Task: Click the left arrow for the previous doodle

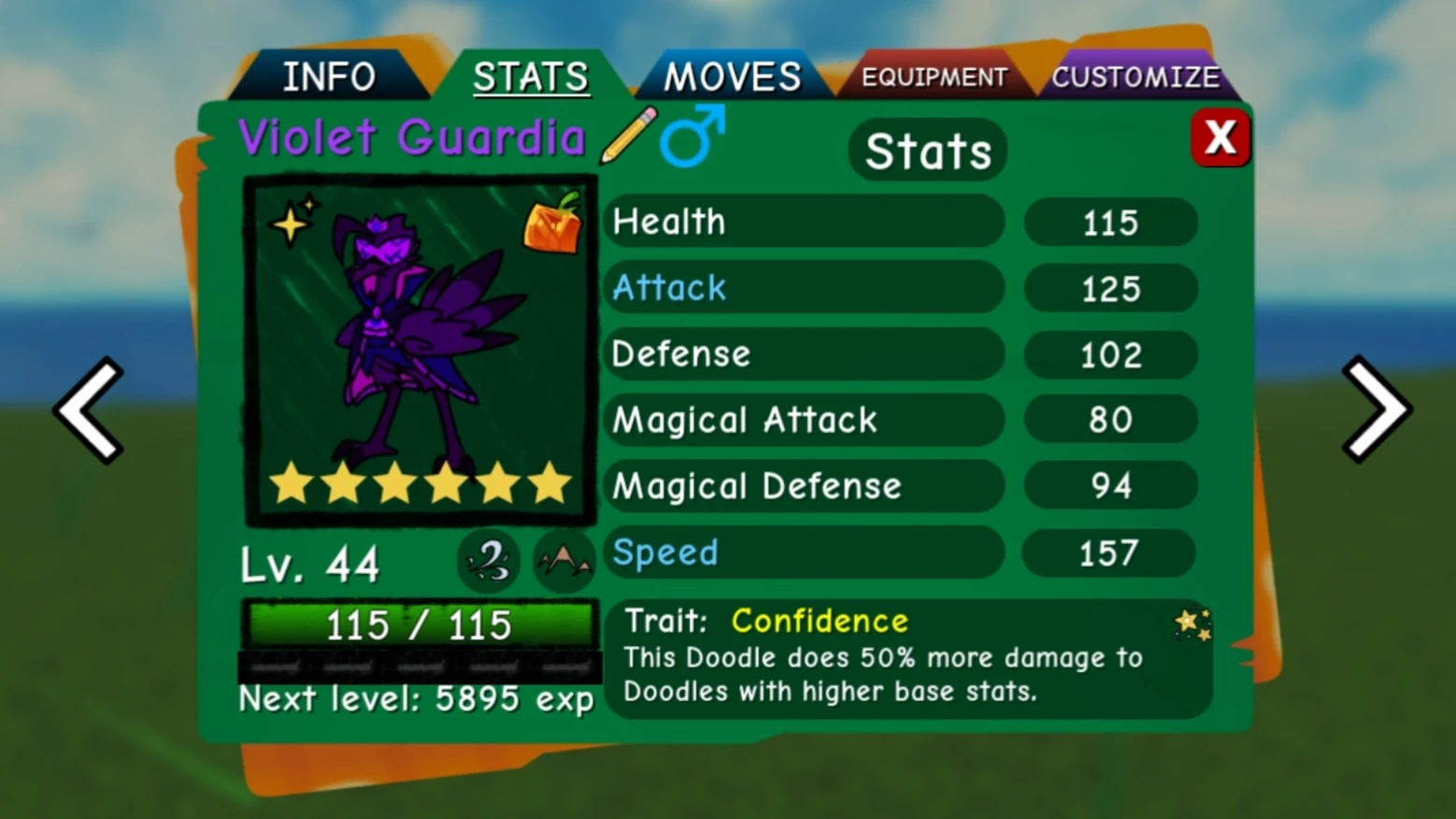Action: coord(87,409)
